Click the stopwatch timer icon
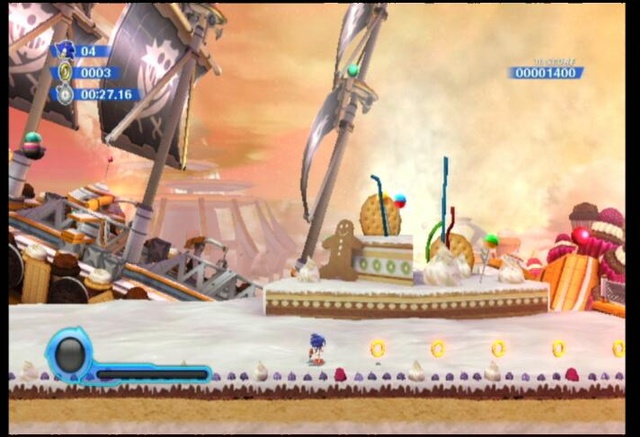 (66, 94)
